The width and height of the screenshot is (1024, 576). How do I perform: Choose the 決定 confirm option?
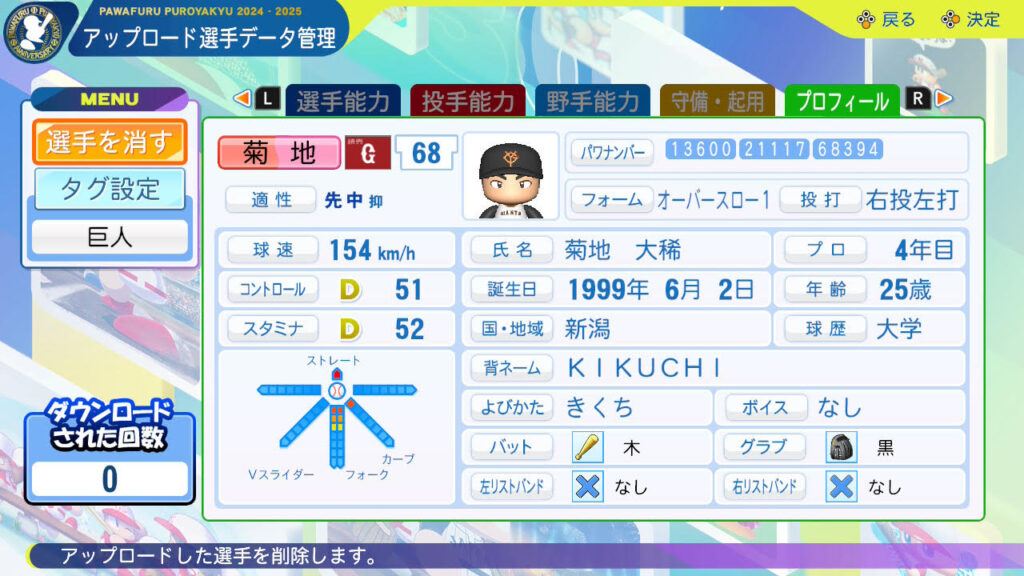(970, 19)
